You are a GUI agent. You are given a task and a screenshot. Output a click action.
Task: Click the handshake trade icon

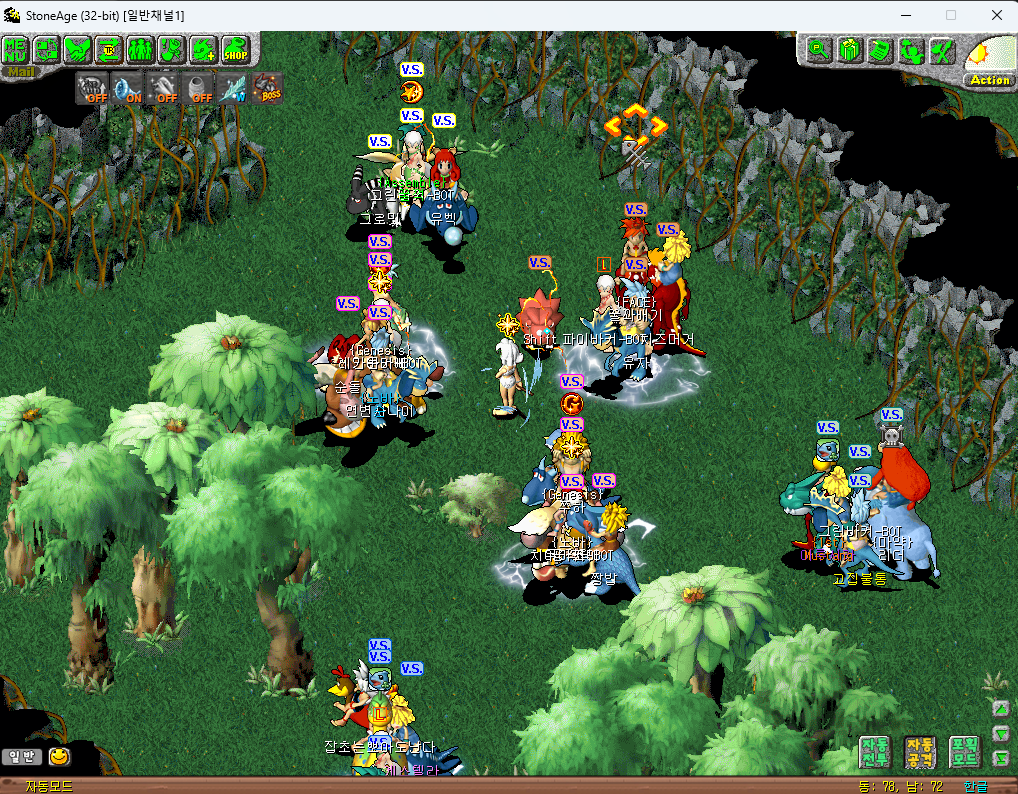point(78,48)
